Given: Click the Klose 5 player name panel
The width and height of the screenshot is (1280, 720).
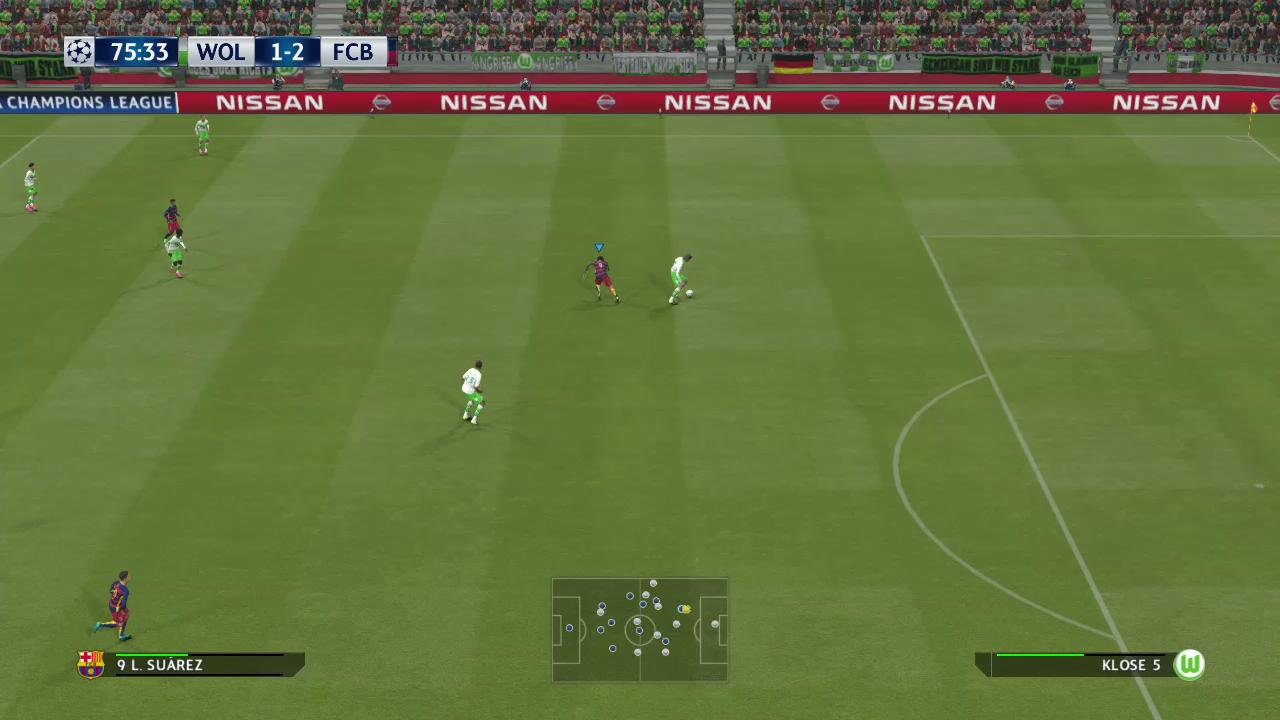Looking at the screenshot, I should 1080,665.
